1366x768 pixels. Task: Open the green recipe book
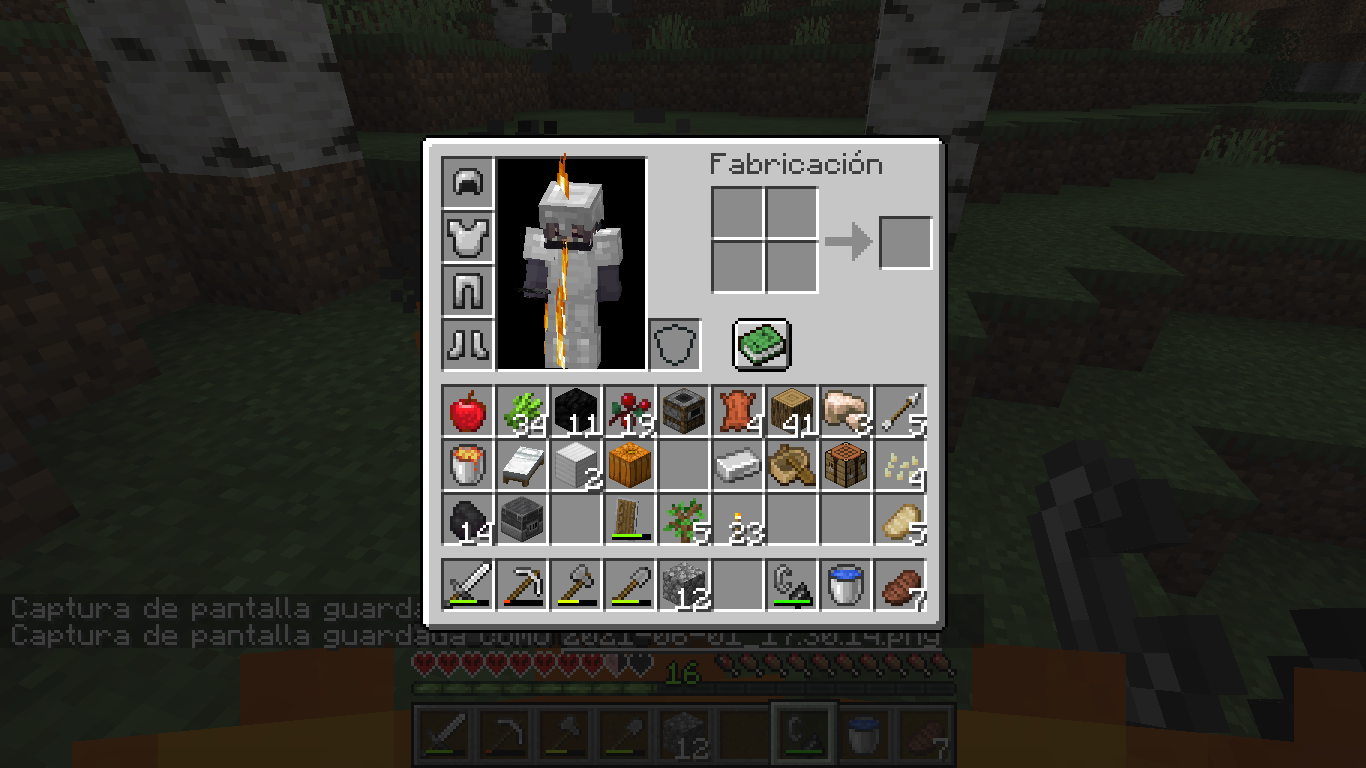coord(762,345)
